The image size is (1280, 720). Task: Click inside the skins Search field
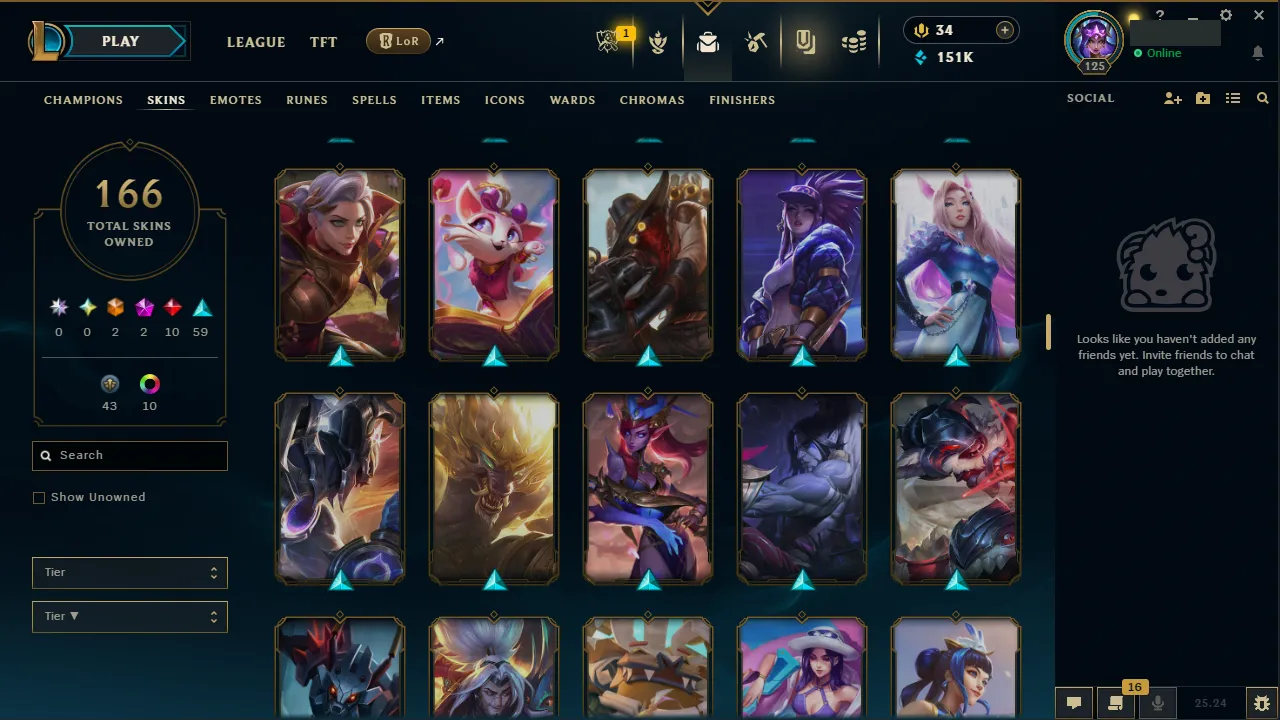pyautogui.click(x=129, y=455)
